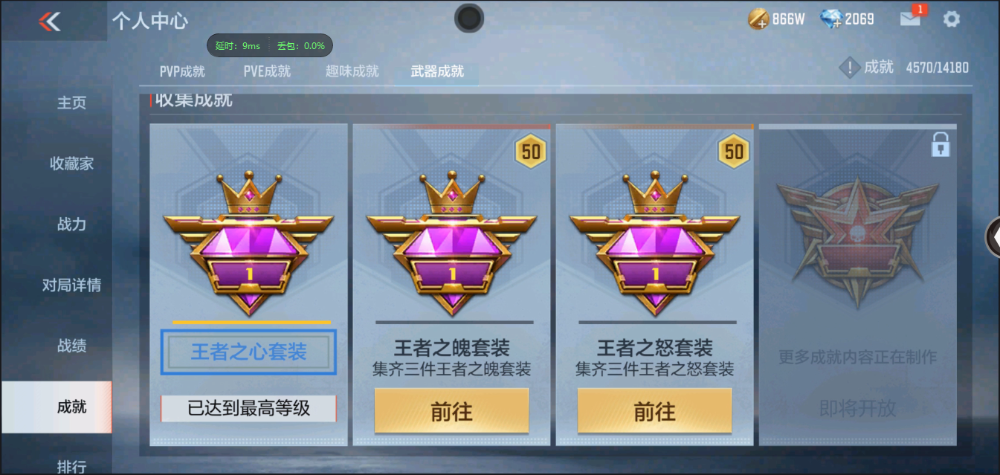Open 收藏家 in the side menu
Screen dimensions: 1000x475
pos(71,163)
